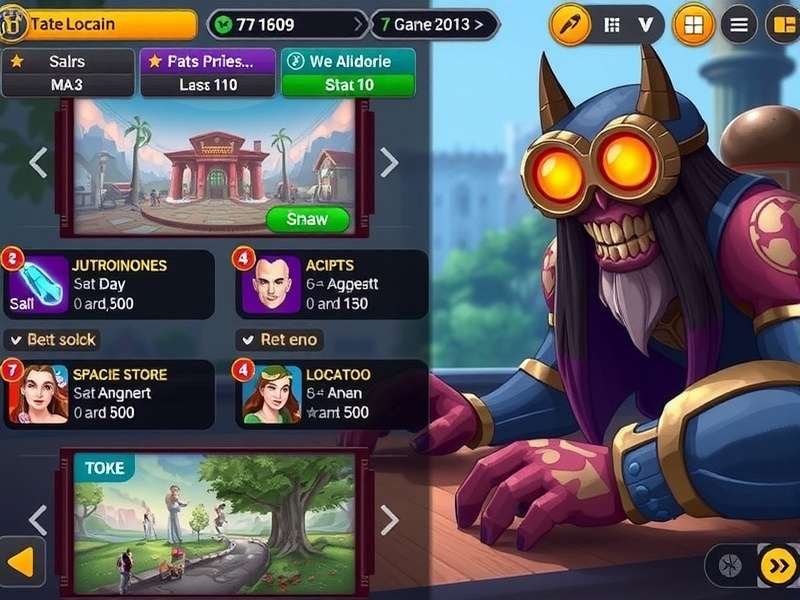The width and height of the screenshot is (800, 600).
Task: Select the orange pencil edit icon
Action: point(572,25)
